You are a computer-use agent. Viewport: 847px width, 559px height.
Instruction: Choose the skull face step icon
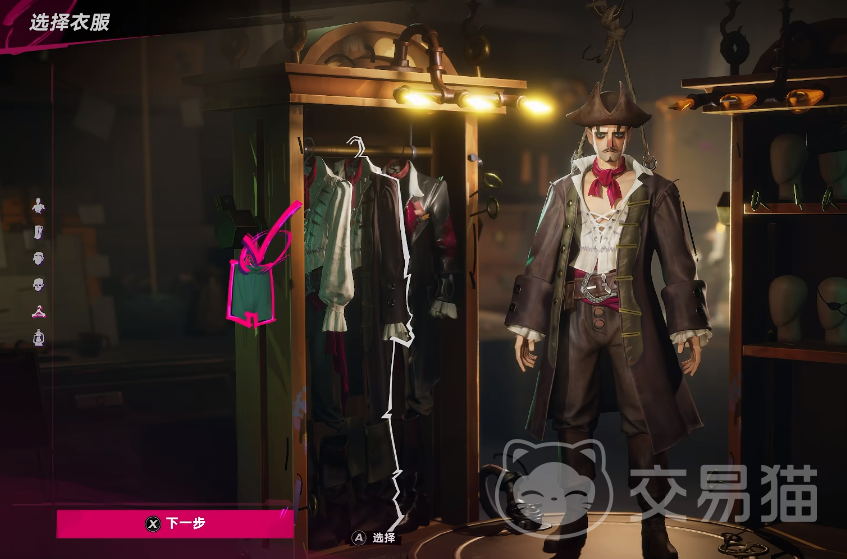coord(38,285)
